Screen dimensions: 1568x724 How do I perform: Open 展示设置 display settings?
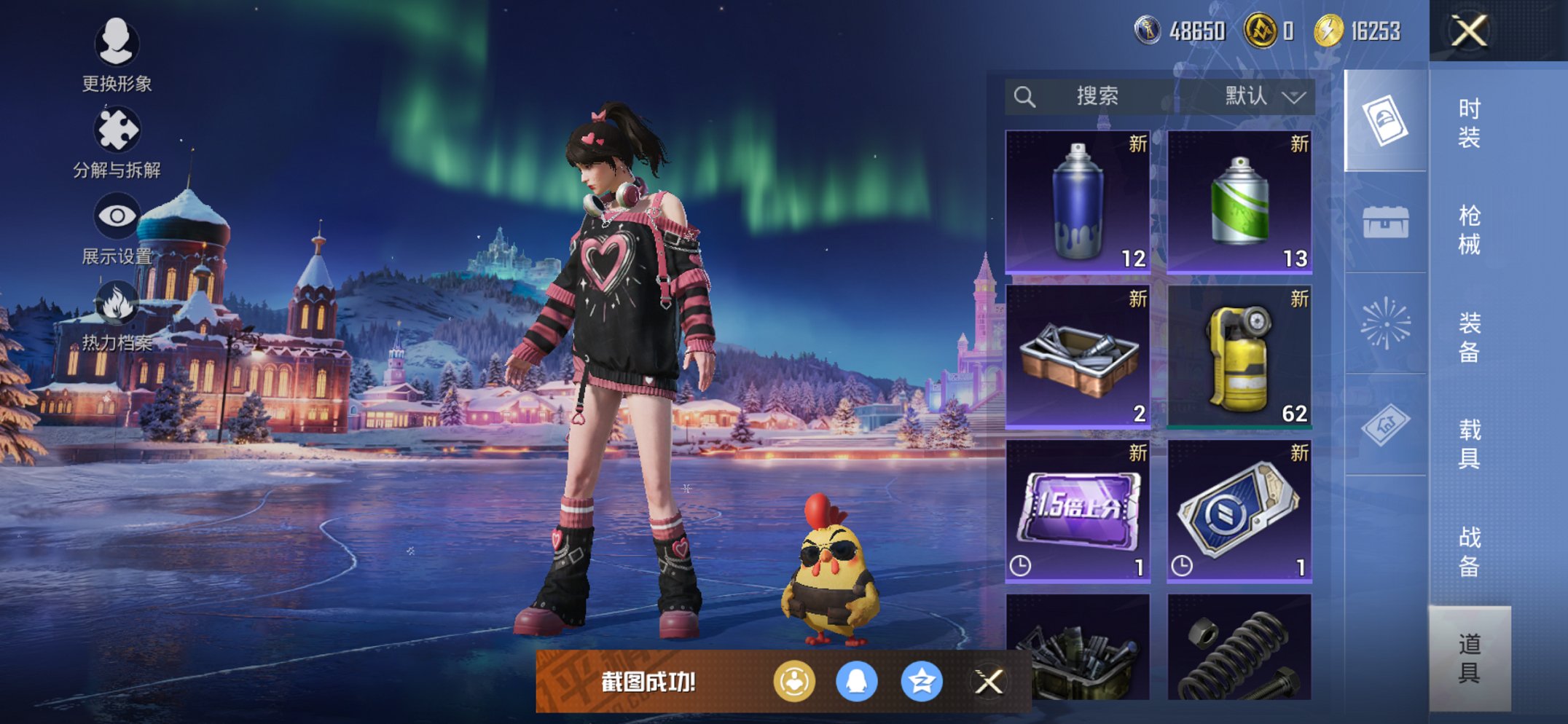pos(117,228)
